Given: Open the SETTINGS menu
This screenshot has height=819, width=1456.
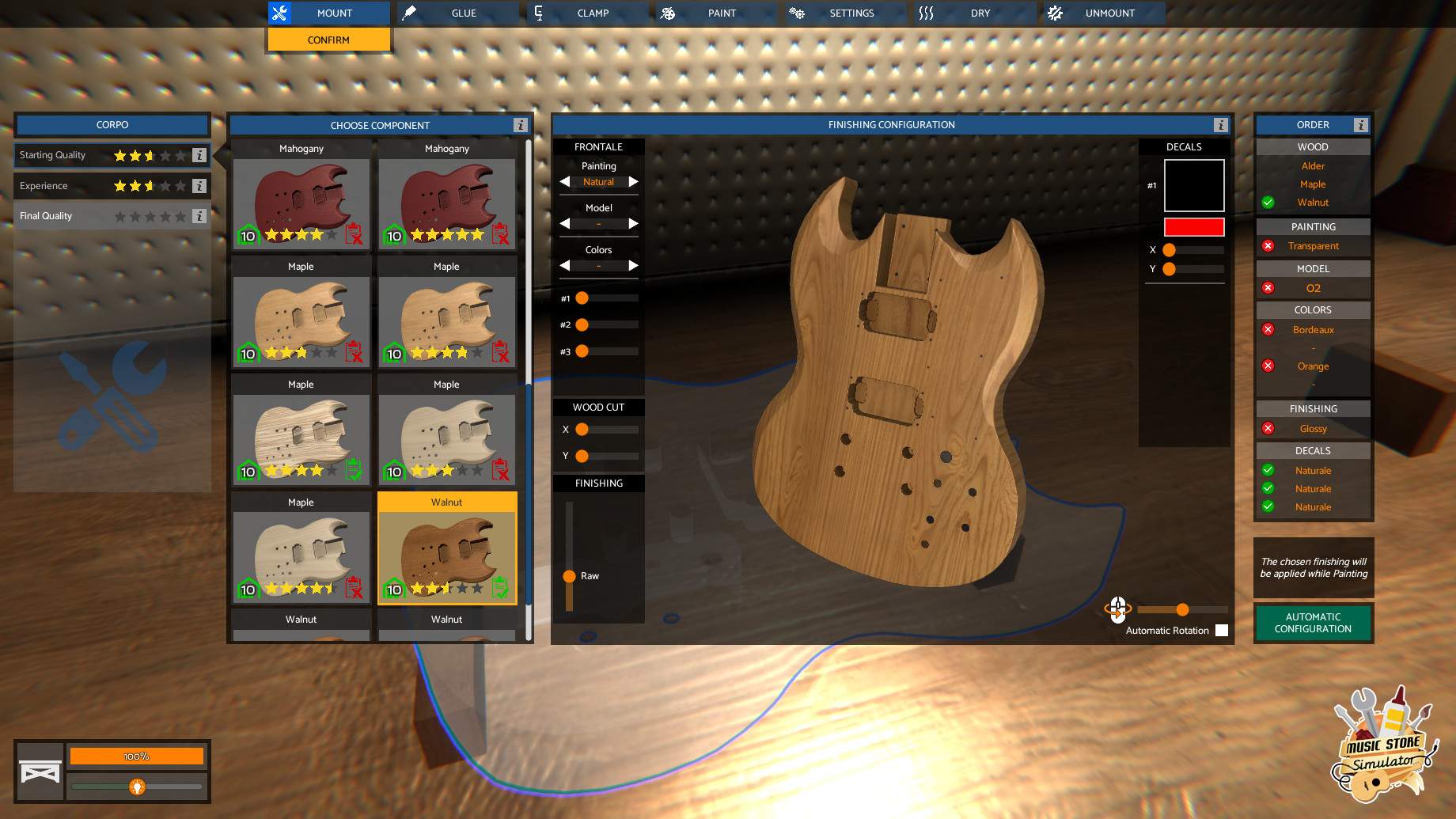Looking at the screenshot, I should click(x=851, y=13).
